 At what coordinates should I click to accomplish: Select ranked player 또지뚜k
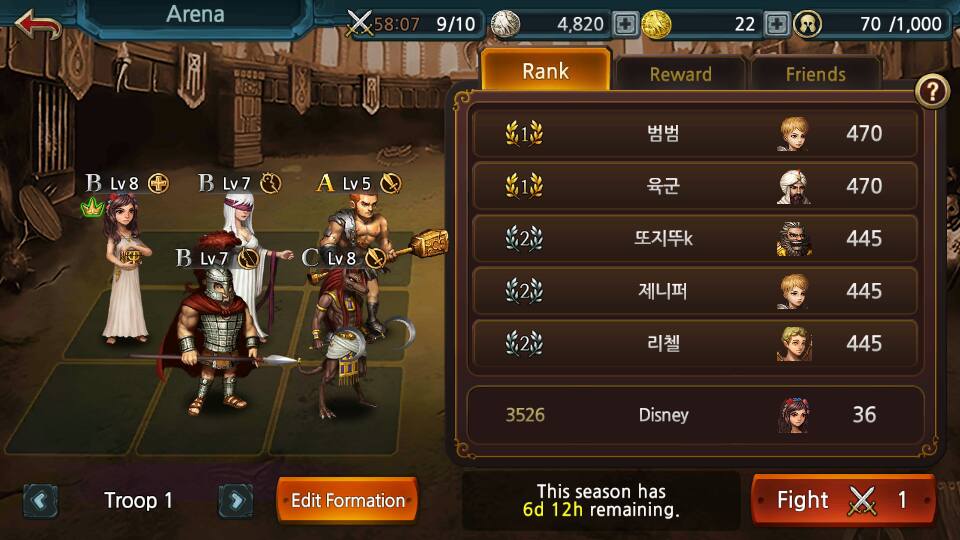click(x=694, y=238)
